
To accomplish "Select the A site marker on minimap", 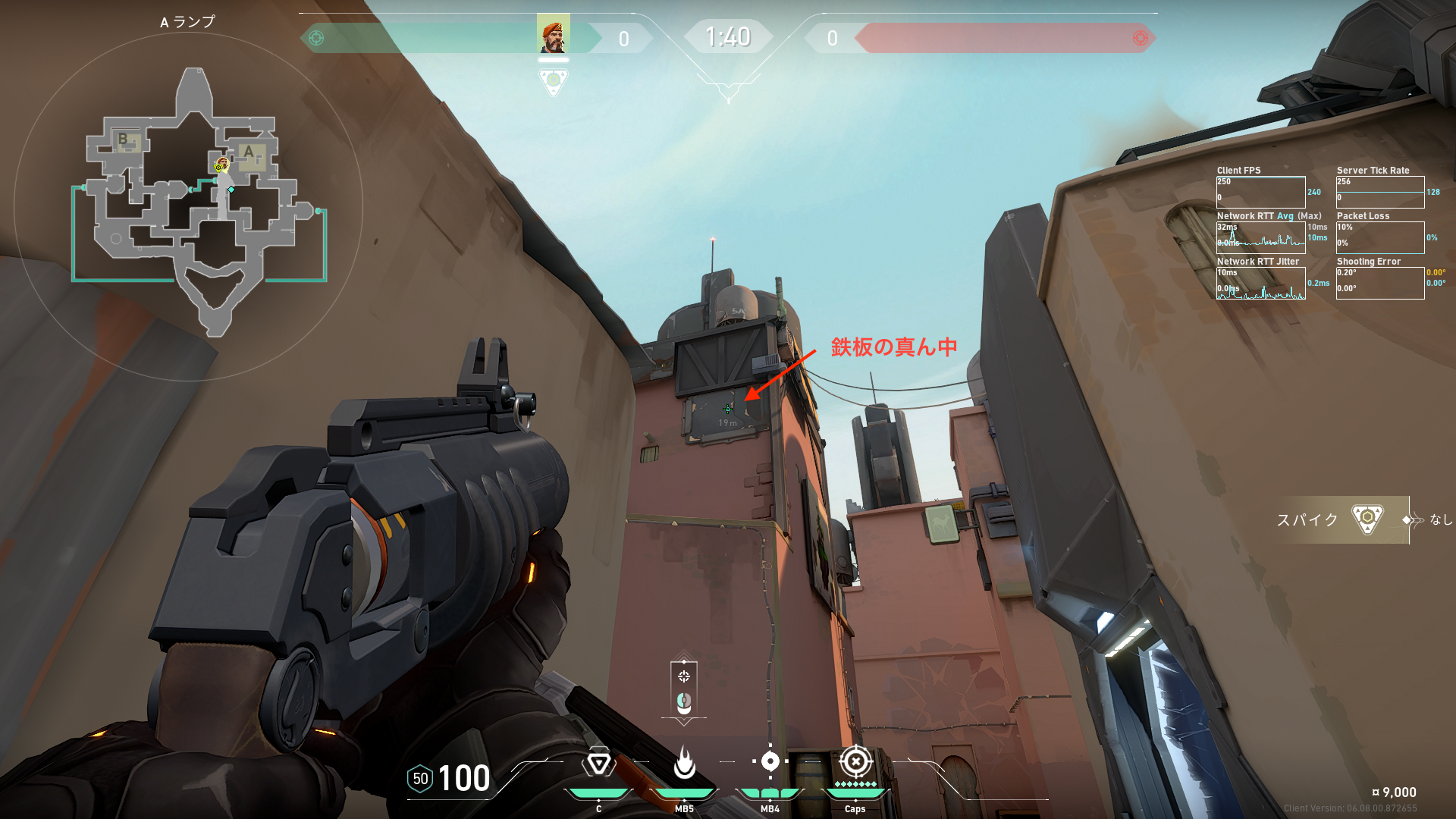I will [249, 152].
